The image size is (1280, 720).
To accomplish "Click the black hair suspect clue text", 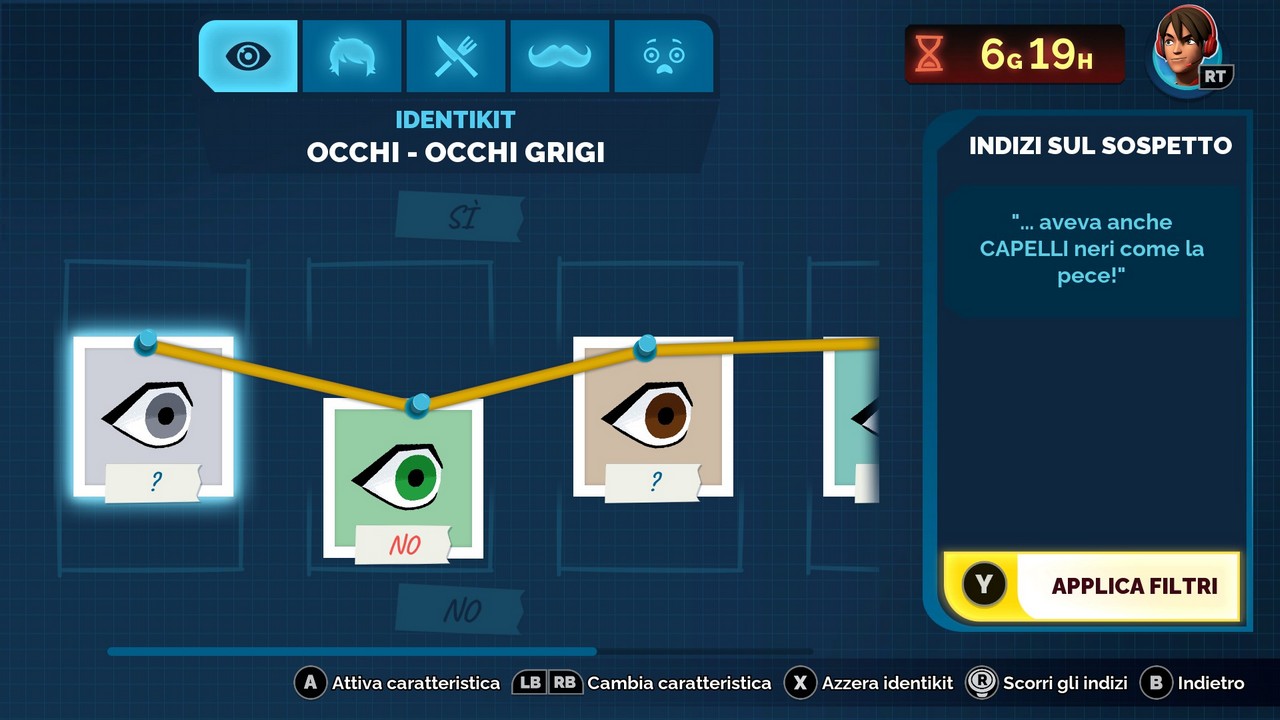I will [x=1091, y=249].
